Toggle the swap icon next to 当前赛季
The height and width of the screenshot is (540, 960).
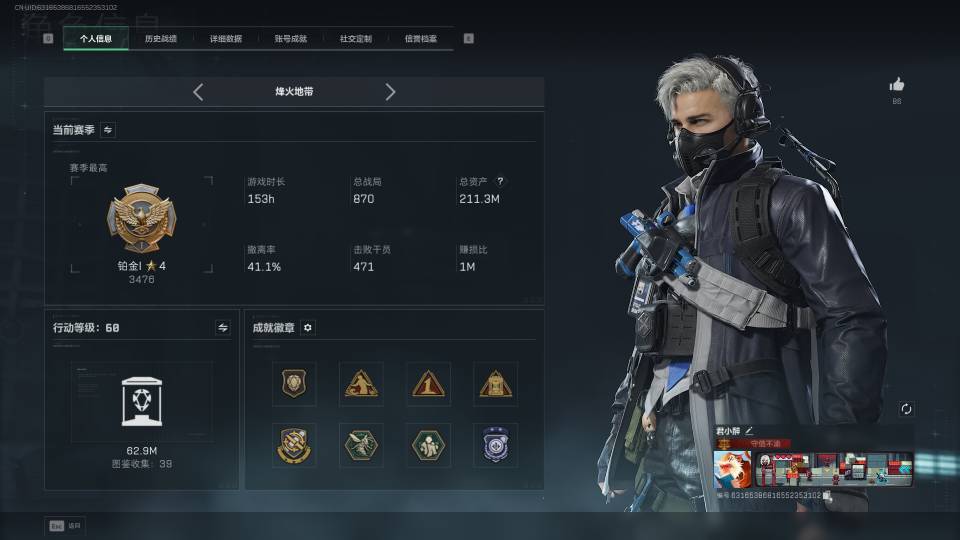tap(108, 130)
